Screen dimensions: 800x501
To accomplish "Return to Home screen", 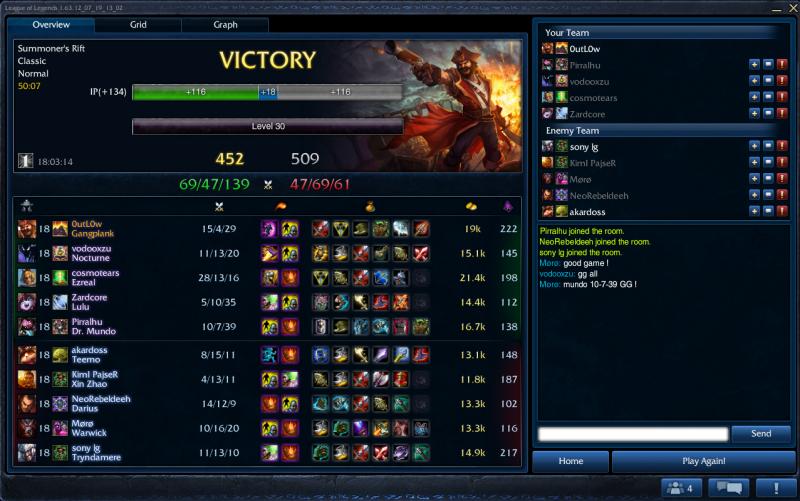I will (x=570, y=461).
